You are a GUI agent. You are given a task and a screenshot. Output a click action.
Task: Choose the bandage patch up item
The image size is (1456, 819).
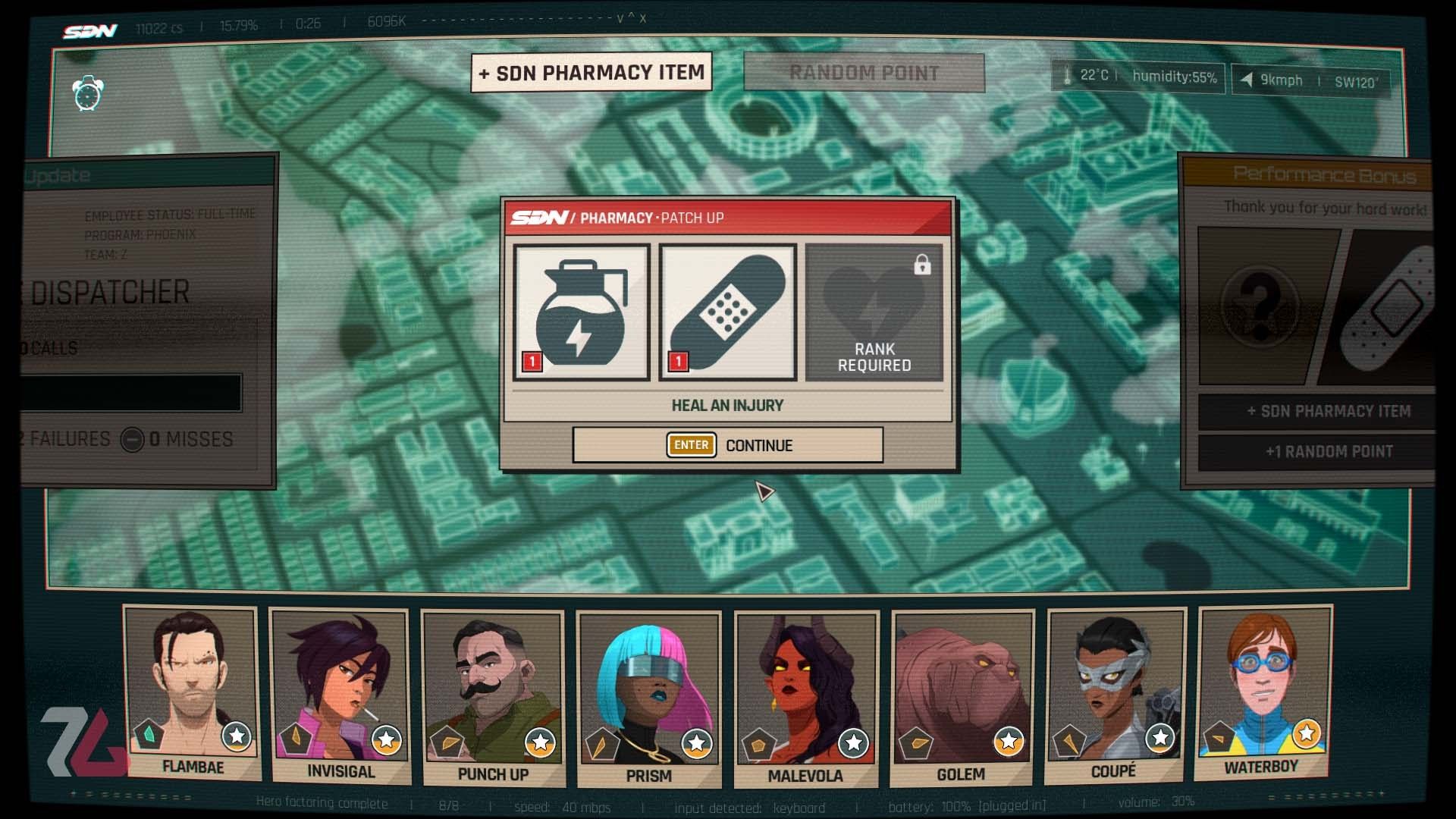pyautogui.click(x=727, y=312)
